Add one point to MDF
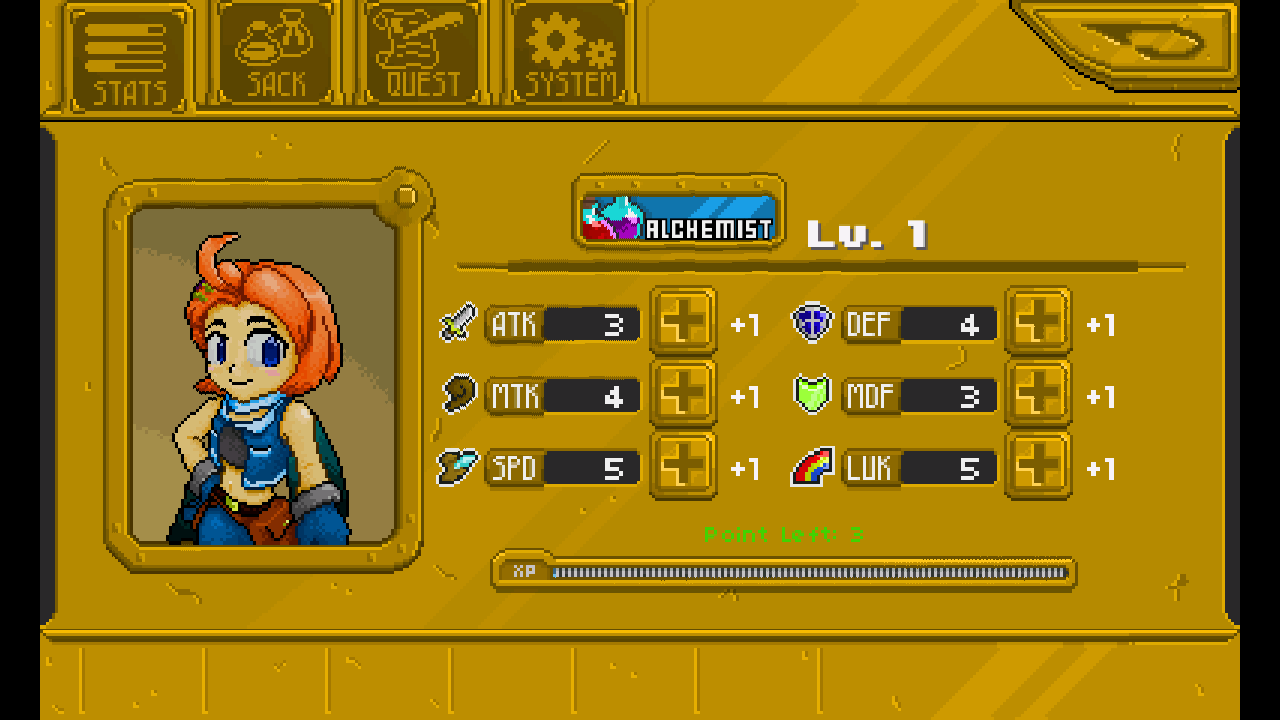This screenshot has width=1280, height=720. pos(1038,394)
